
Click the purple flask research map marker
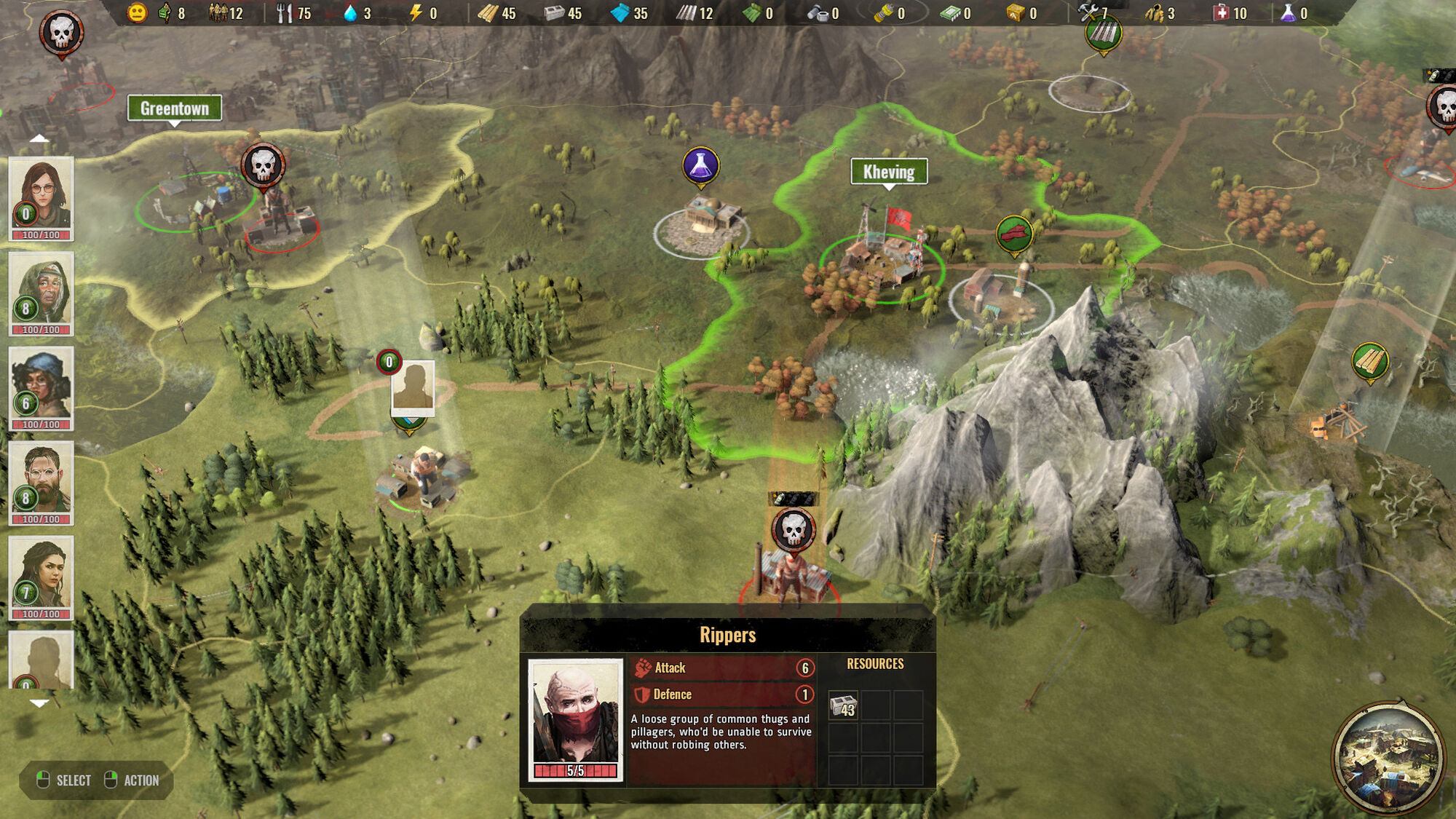pyautogui.click(x=700, y=165)
